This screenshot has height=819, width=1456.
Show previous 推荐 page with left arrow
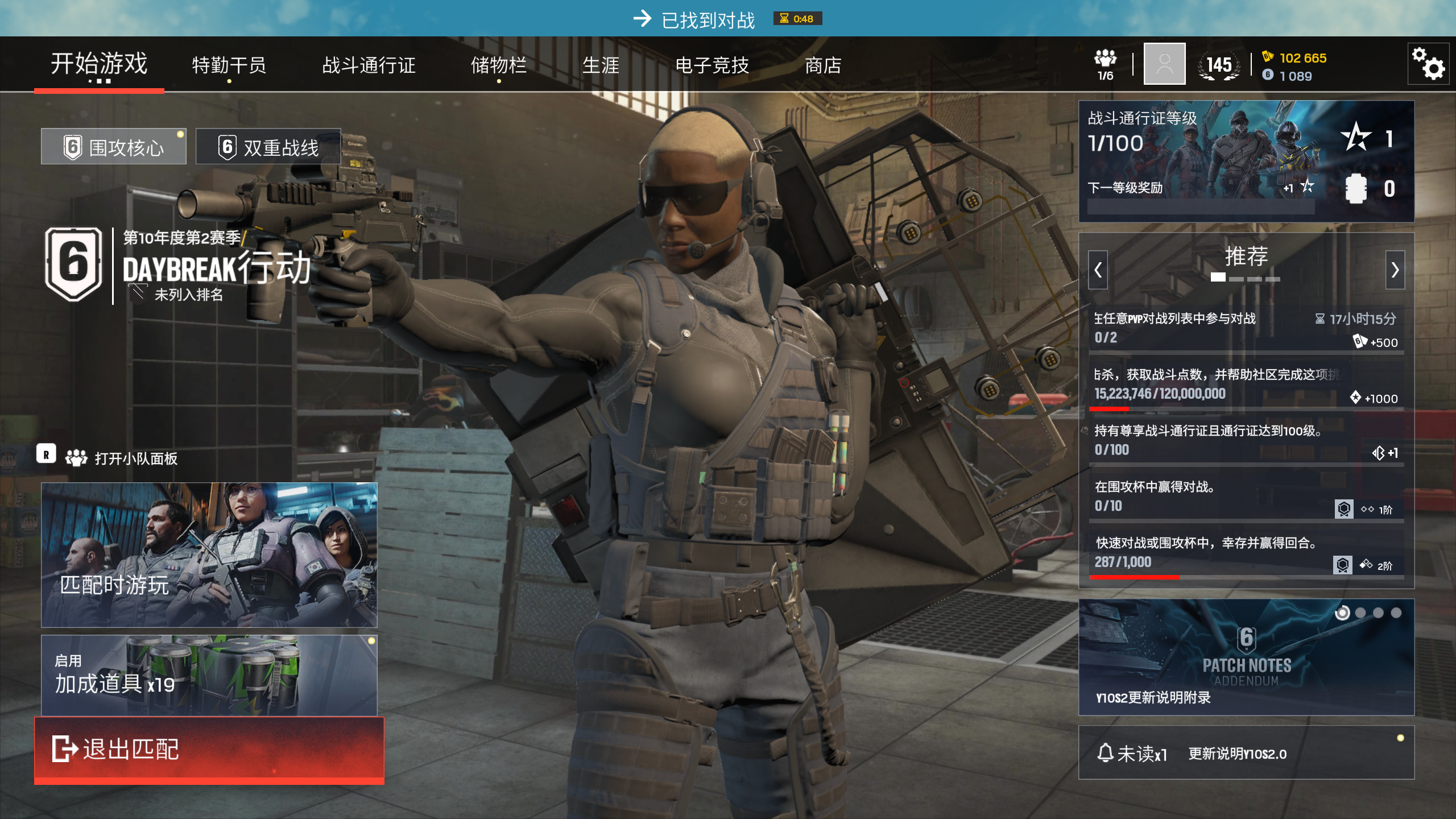(1098, 270)
